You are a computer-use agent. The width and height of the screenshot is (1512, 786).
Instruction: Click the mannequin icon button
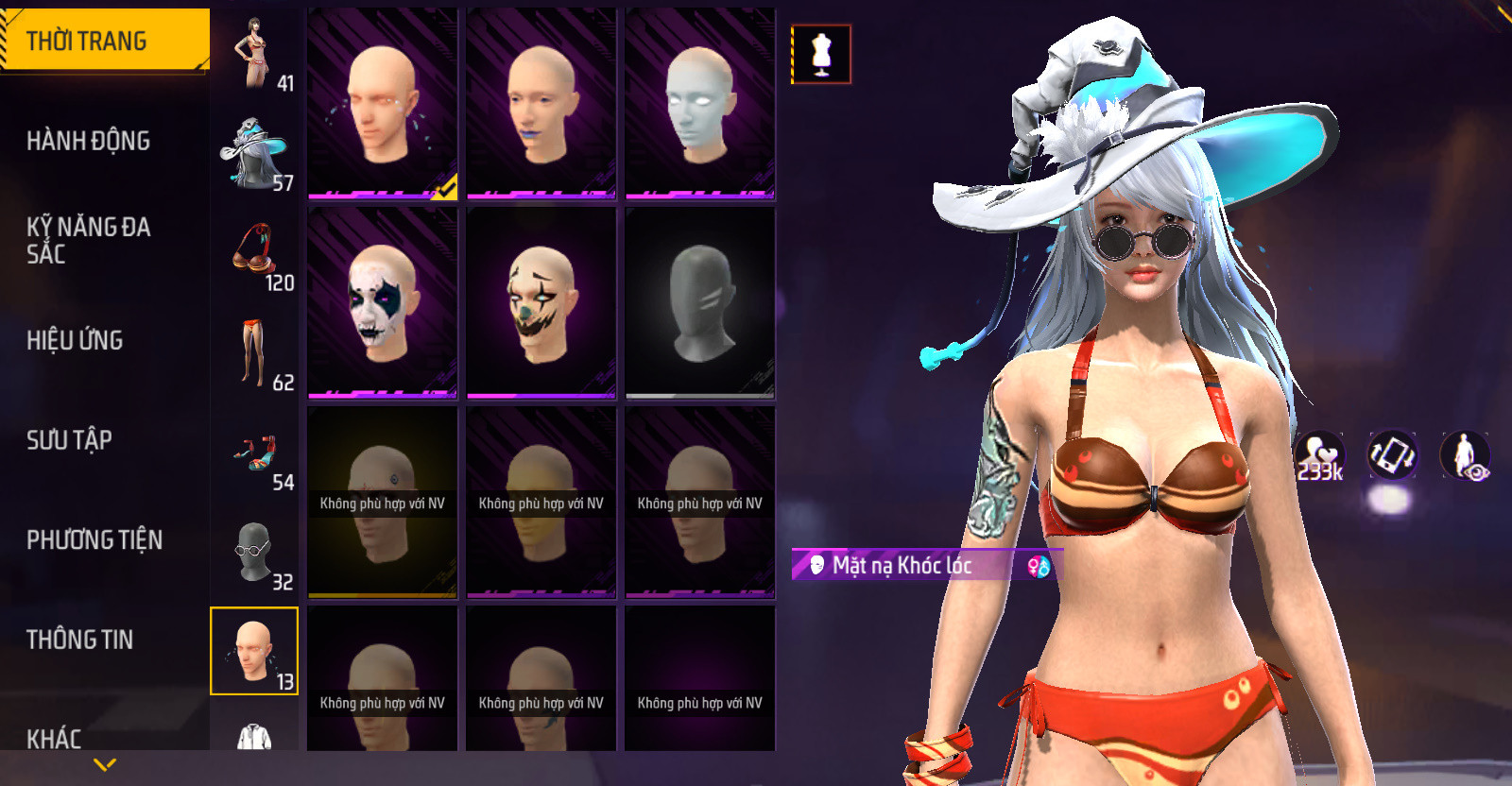[821, 54]
